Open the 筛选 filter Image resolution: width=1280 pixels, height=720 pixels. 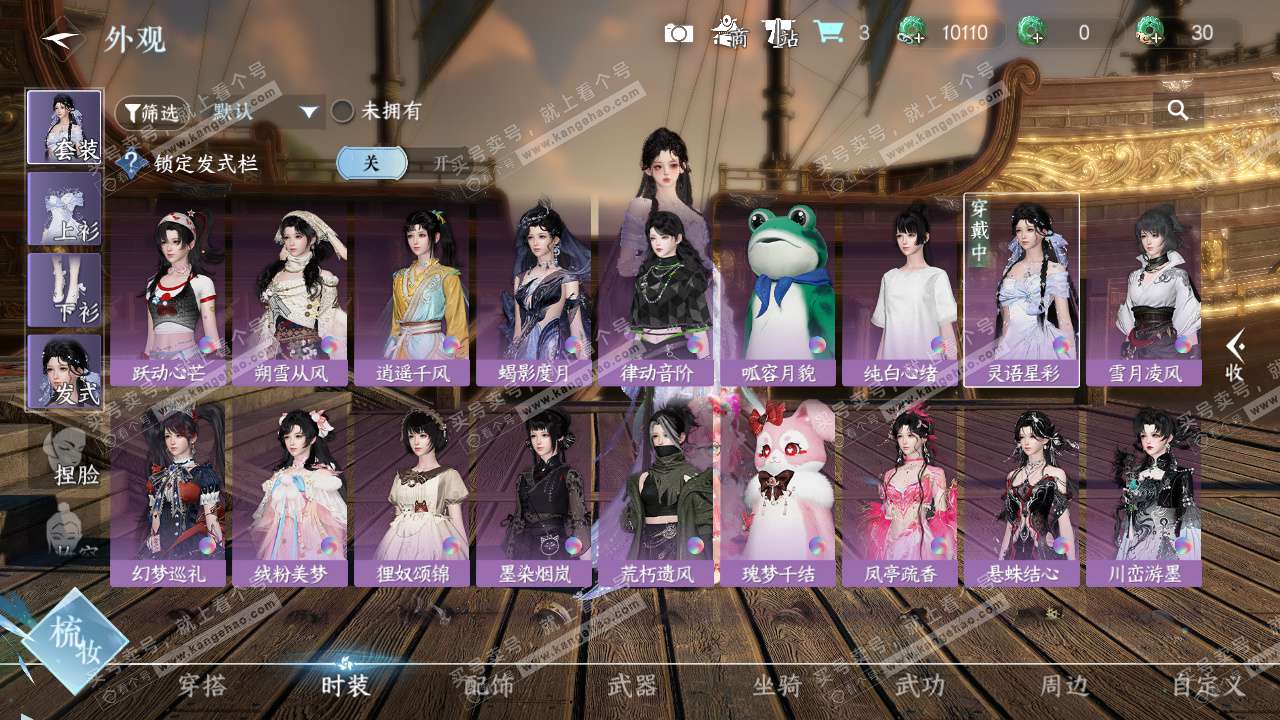pos(151,112)
